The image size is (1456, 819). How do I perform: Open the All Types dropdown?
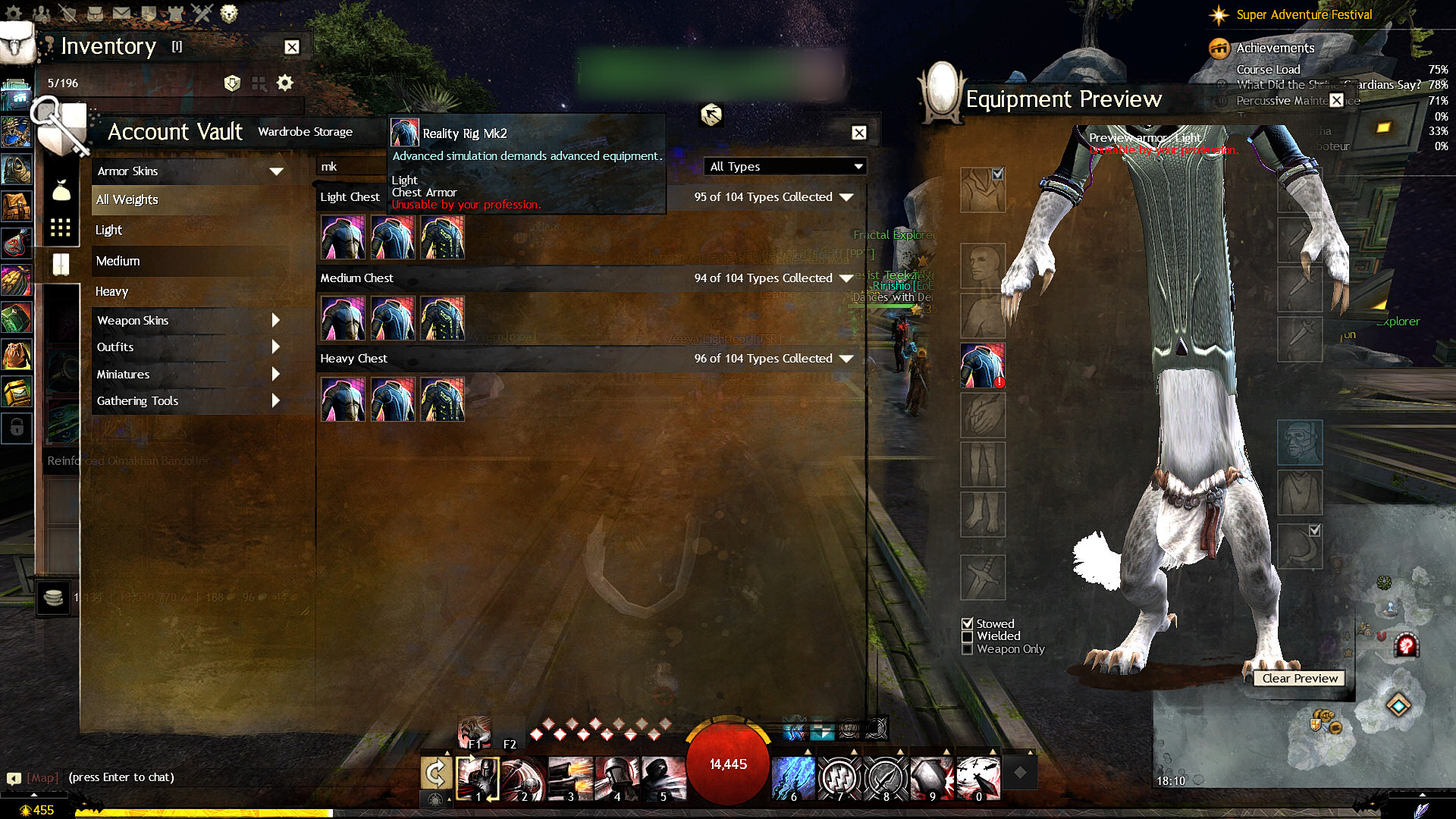click(786, 167)
